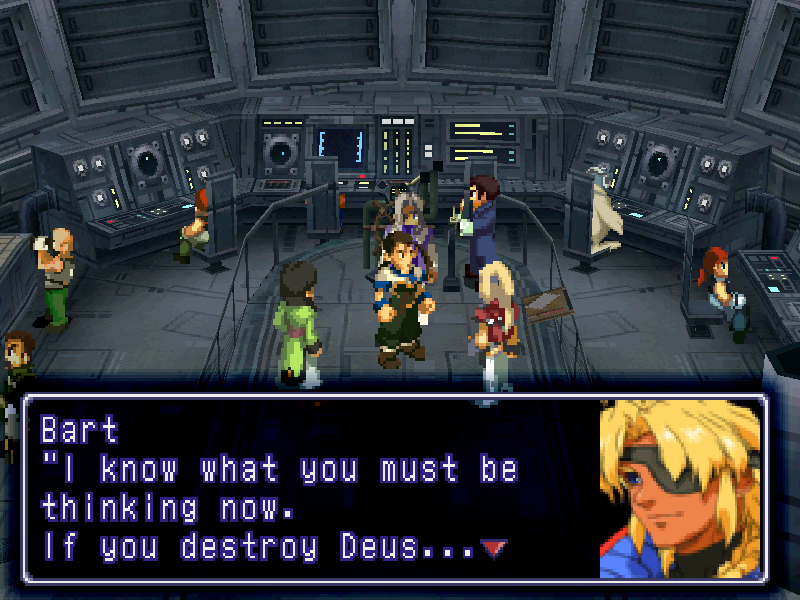800x600 pixels.
Task: Advance dialogue with the red arrow indicator
Action: click(x=494, y=548)
